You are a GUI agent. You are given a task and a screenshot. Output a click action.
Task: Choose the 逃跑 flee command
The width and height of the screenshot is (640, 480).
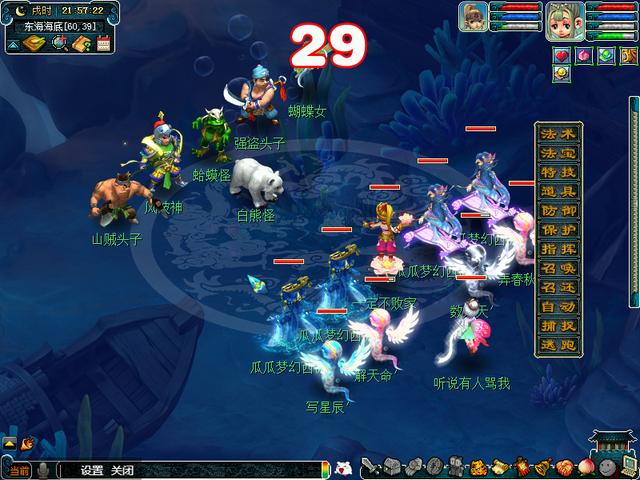[x=559, y=343]
